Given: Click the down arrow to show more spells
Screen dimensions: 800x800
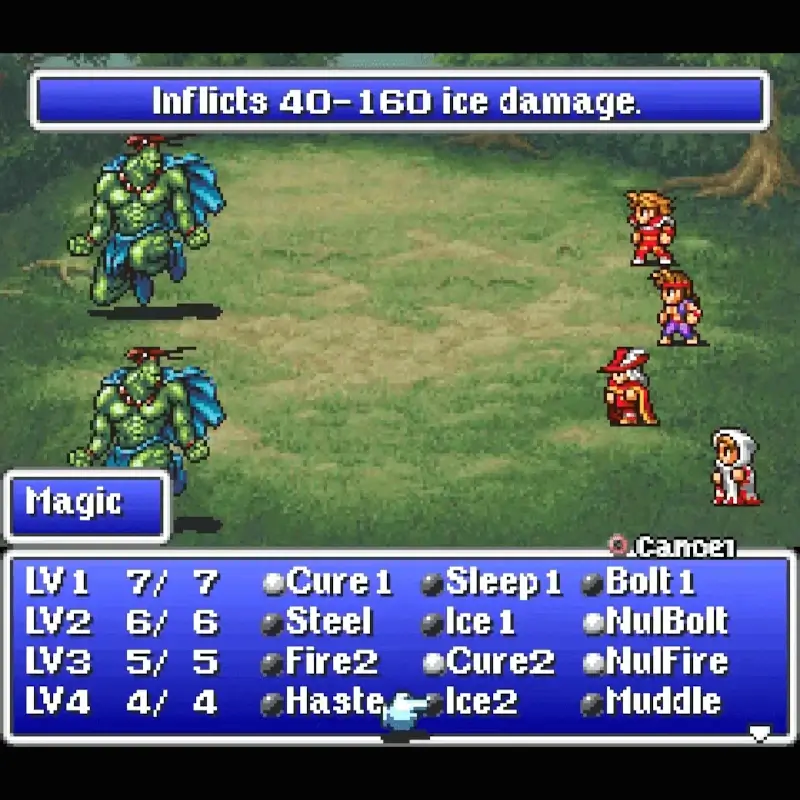Looking at the screenshot, I should (760, 734).
